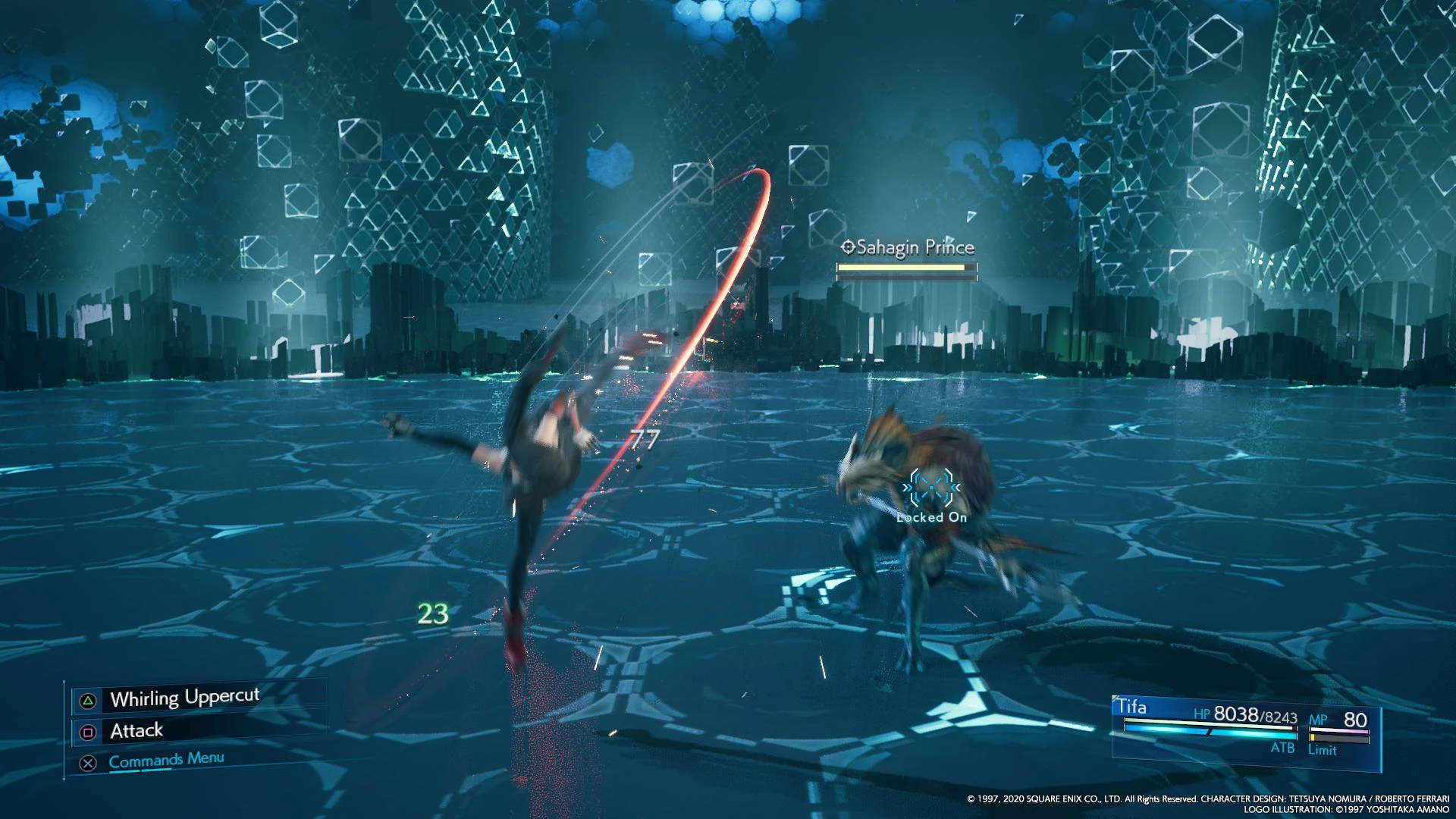Select the Square button icon next to Attack

click(x=88, y=730)
